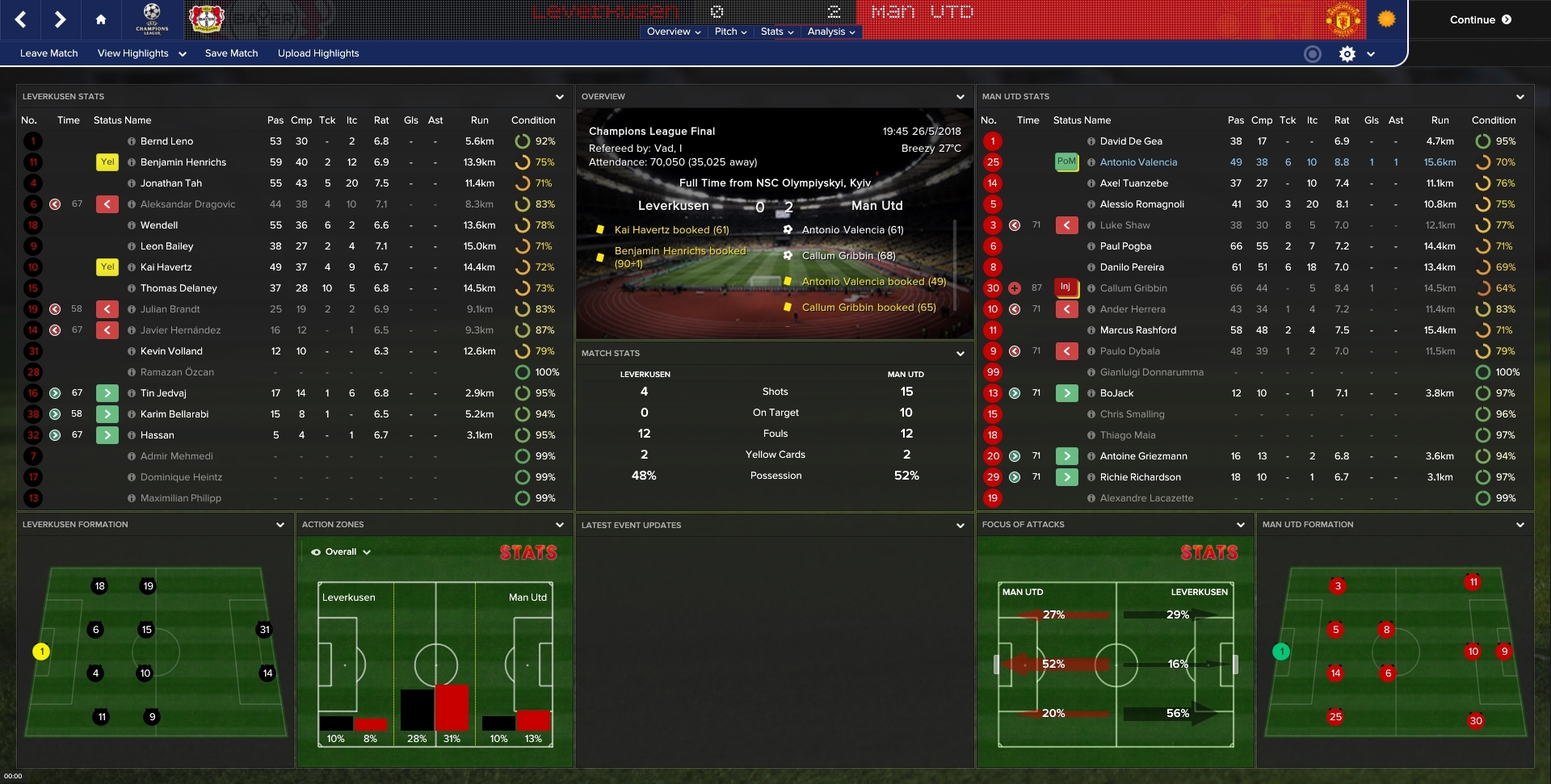Toggle the Overall filter in Action Zones
Screen dimensions: 1551x784
[x=343, y=551]
